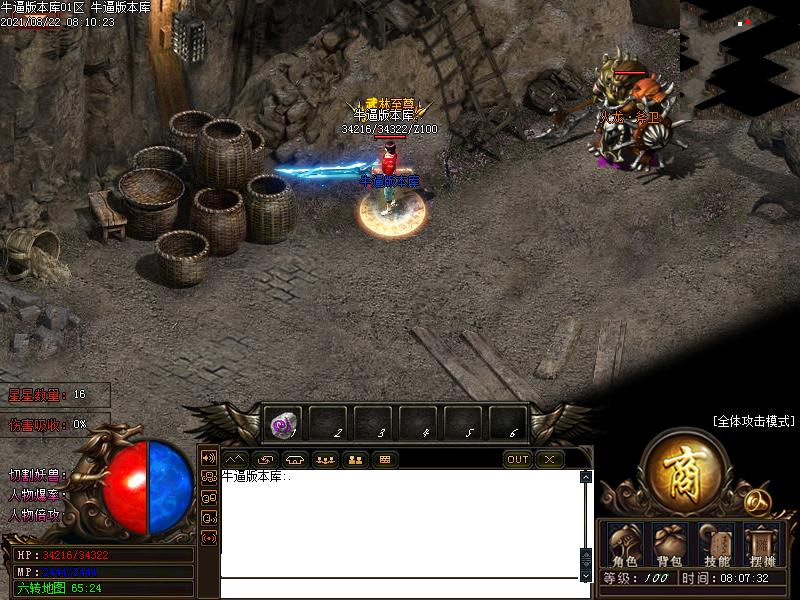Click the red broadcast-signal icon beside the chat
The height and width of the screenshot is (600, 800).
click(209, 538)
